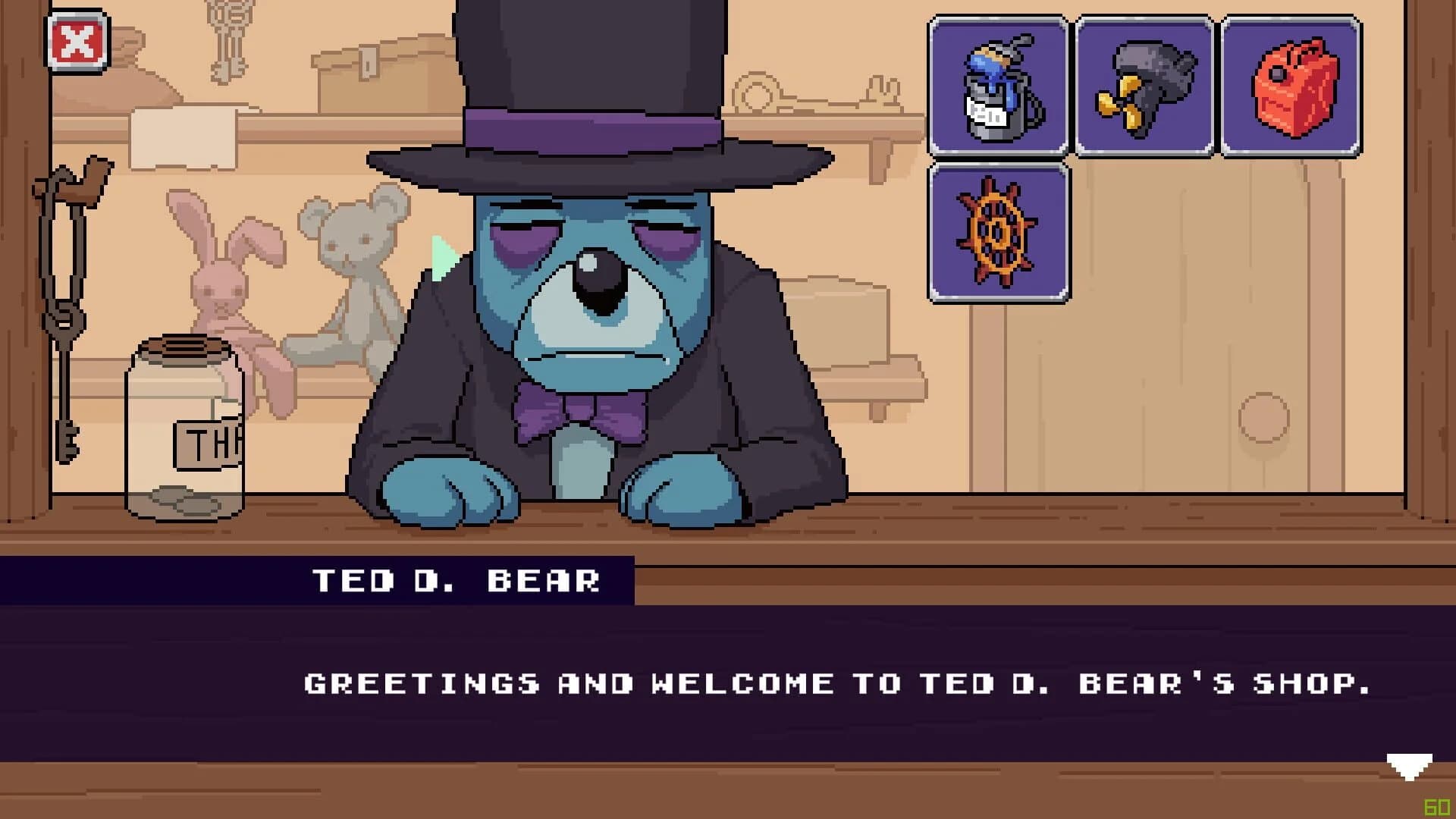Click the Ted D. Bear nameplate
The height and width of the screenshot is (819, 1456).
coord(455,580)
